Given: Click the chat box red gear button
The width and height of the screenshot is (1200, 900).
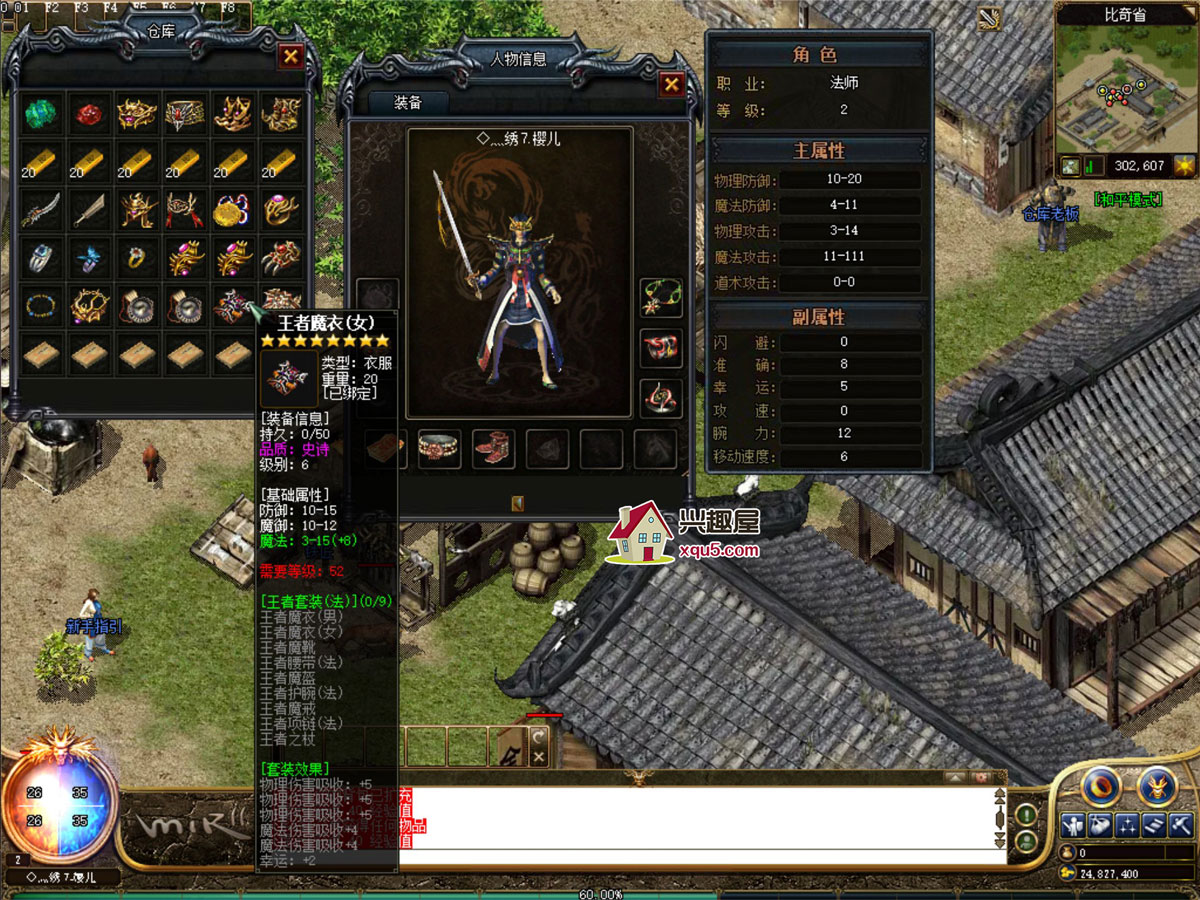Looking at the screenshot, I should click(981, 777).
